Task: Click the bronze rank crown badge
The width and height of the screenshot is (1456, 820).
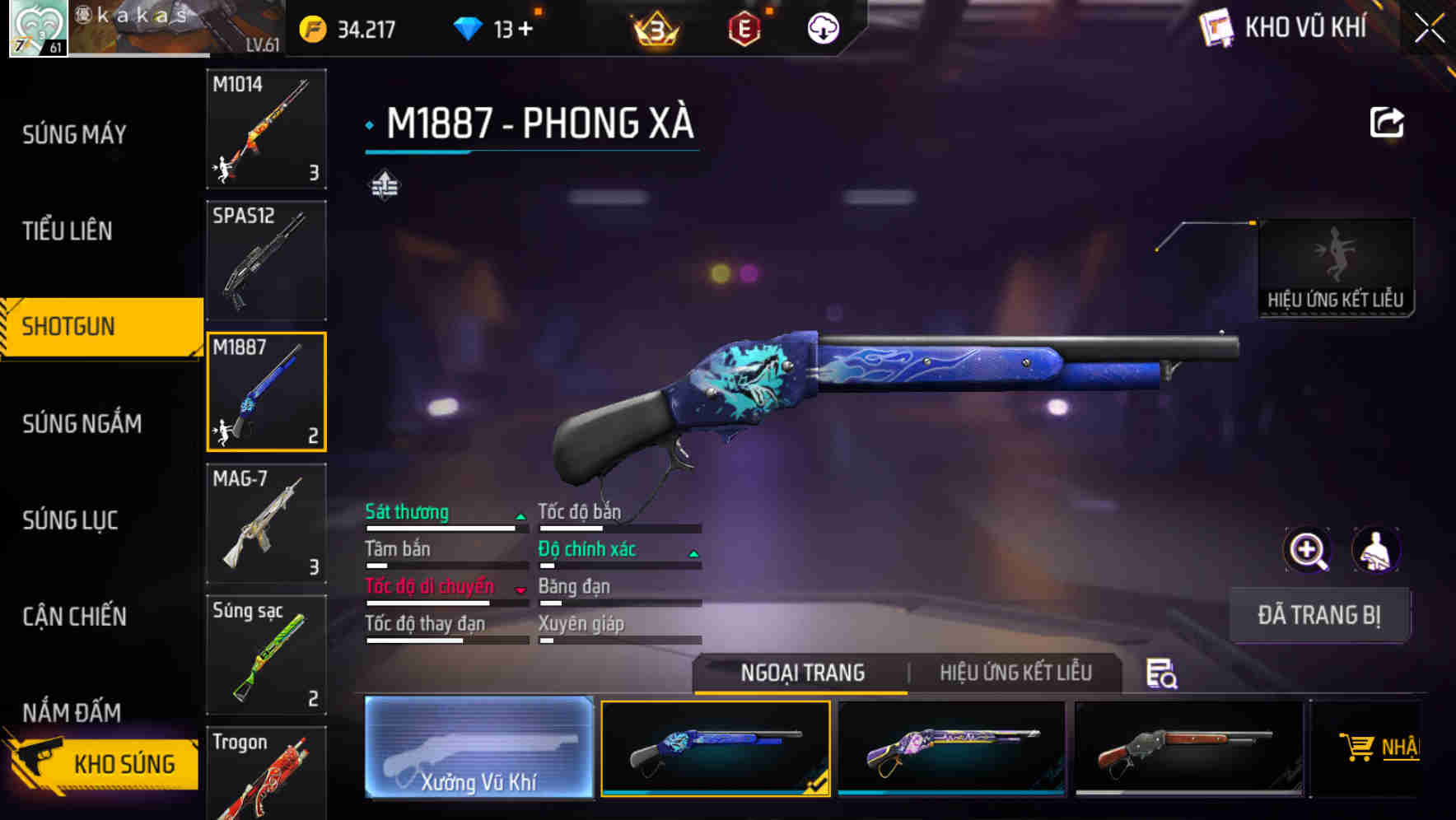Action: point(653,30)
